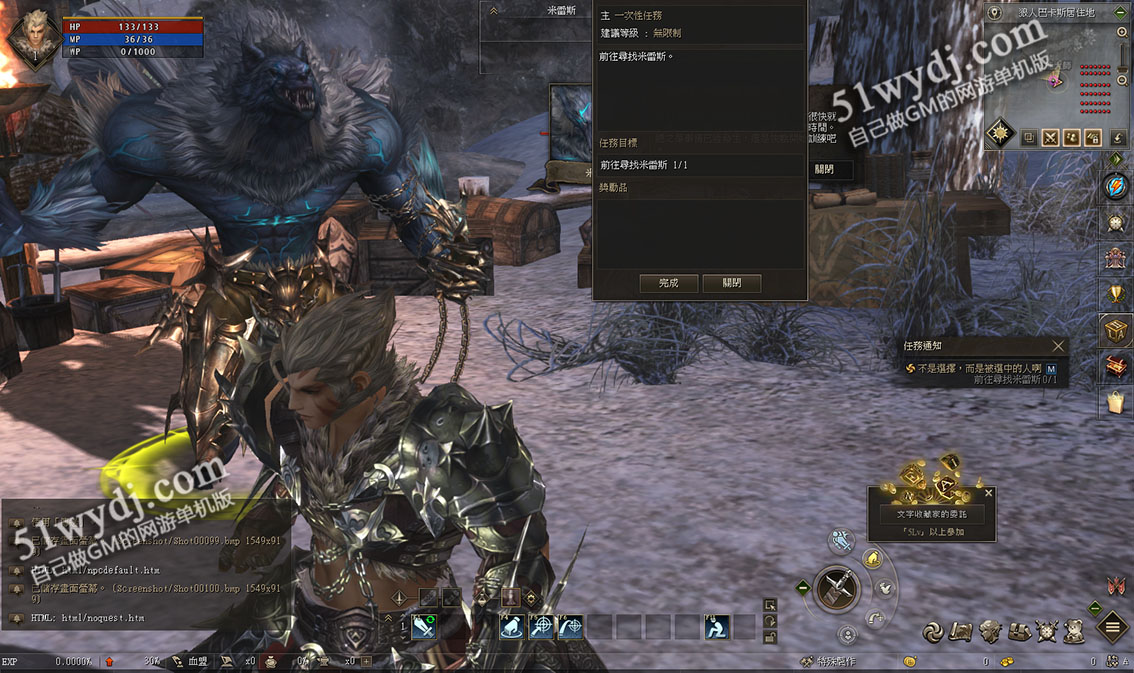
Task: Dismiss the 文字收藏家的委託 event popup
Action: [x=989, y=493]
